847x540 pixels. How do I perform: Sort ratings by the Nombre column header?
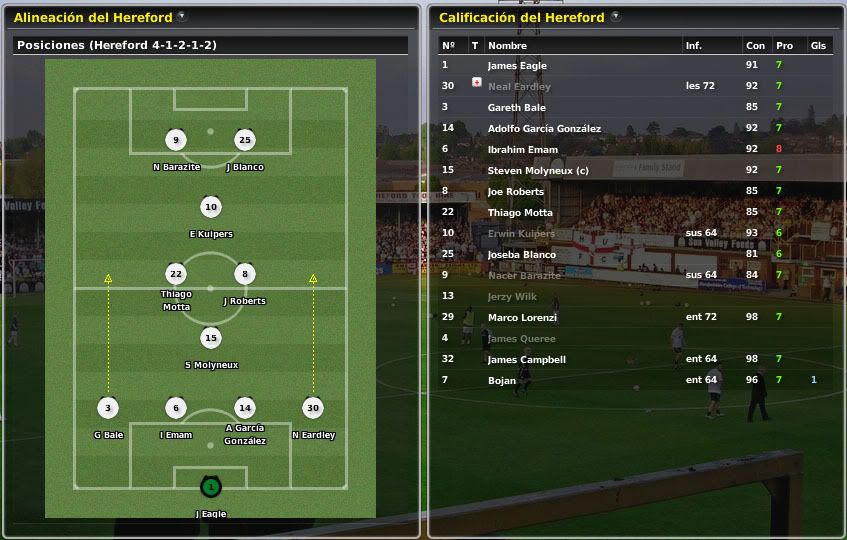507,46
